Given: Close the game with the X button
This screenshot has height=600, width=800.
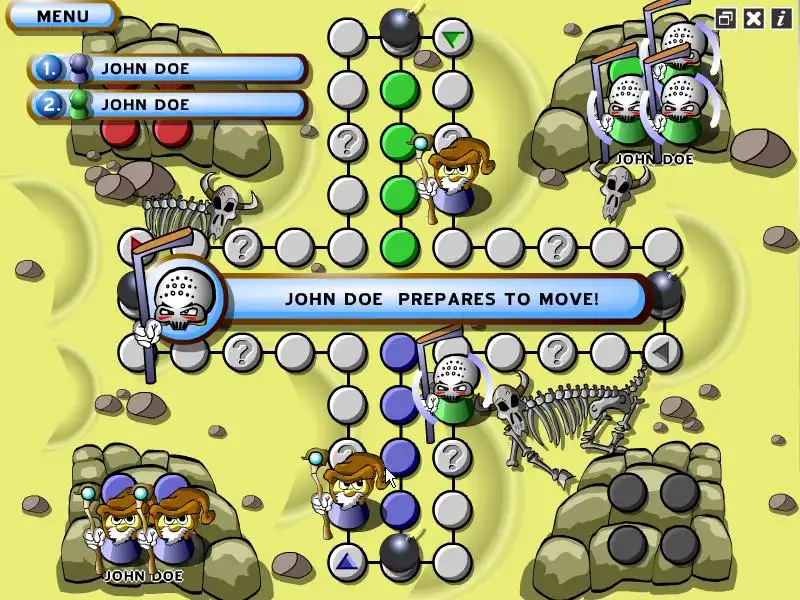Looking at the screenshot, I should click(x=754, y=18).
